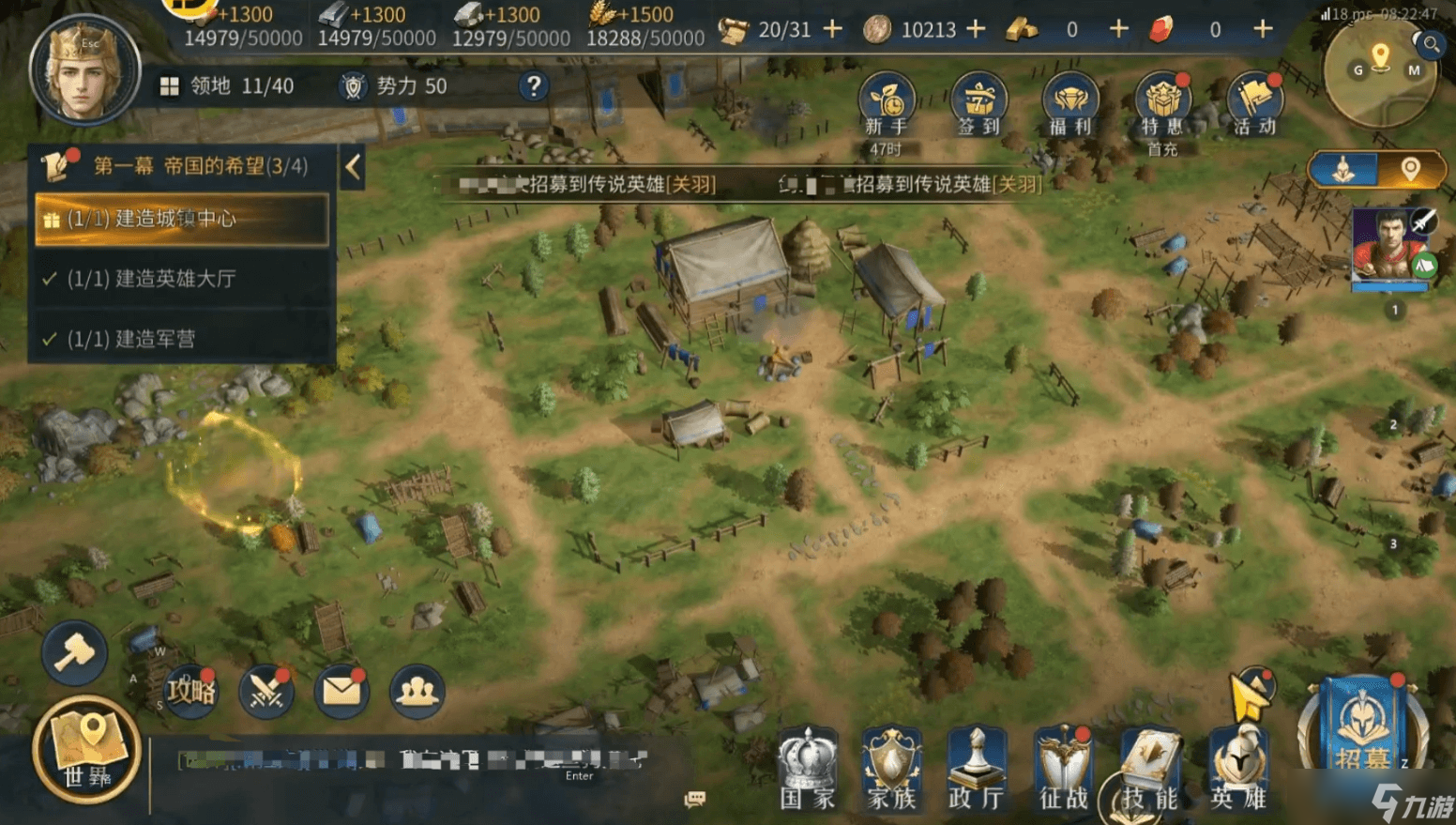The height and width of the screenshot is (825, 1456).
Task: Open the 国家 nation menu
Action: tap(807, 770)
